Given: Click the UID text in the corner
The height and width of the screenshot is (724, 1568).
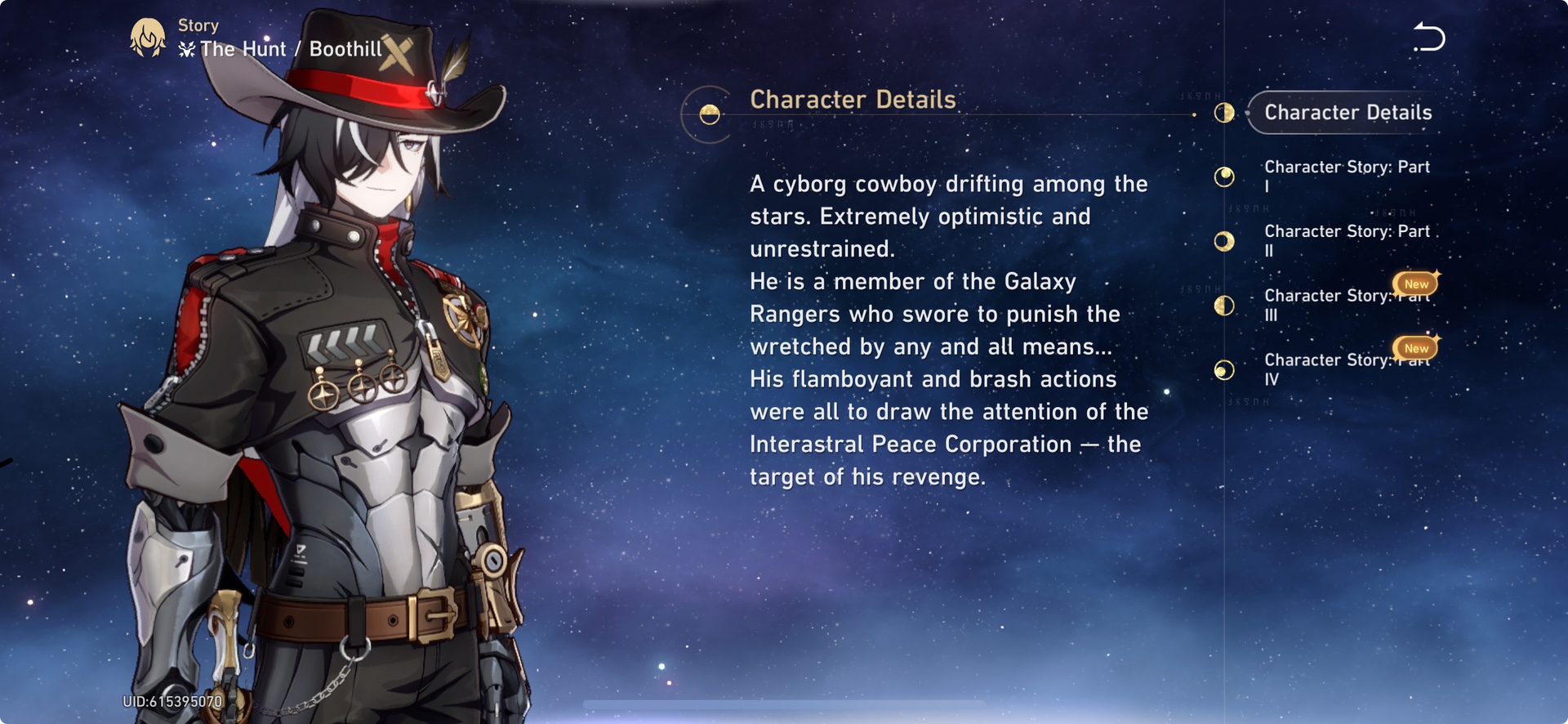Looking at the screenshot, I should [171, 701].
